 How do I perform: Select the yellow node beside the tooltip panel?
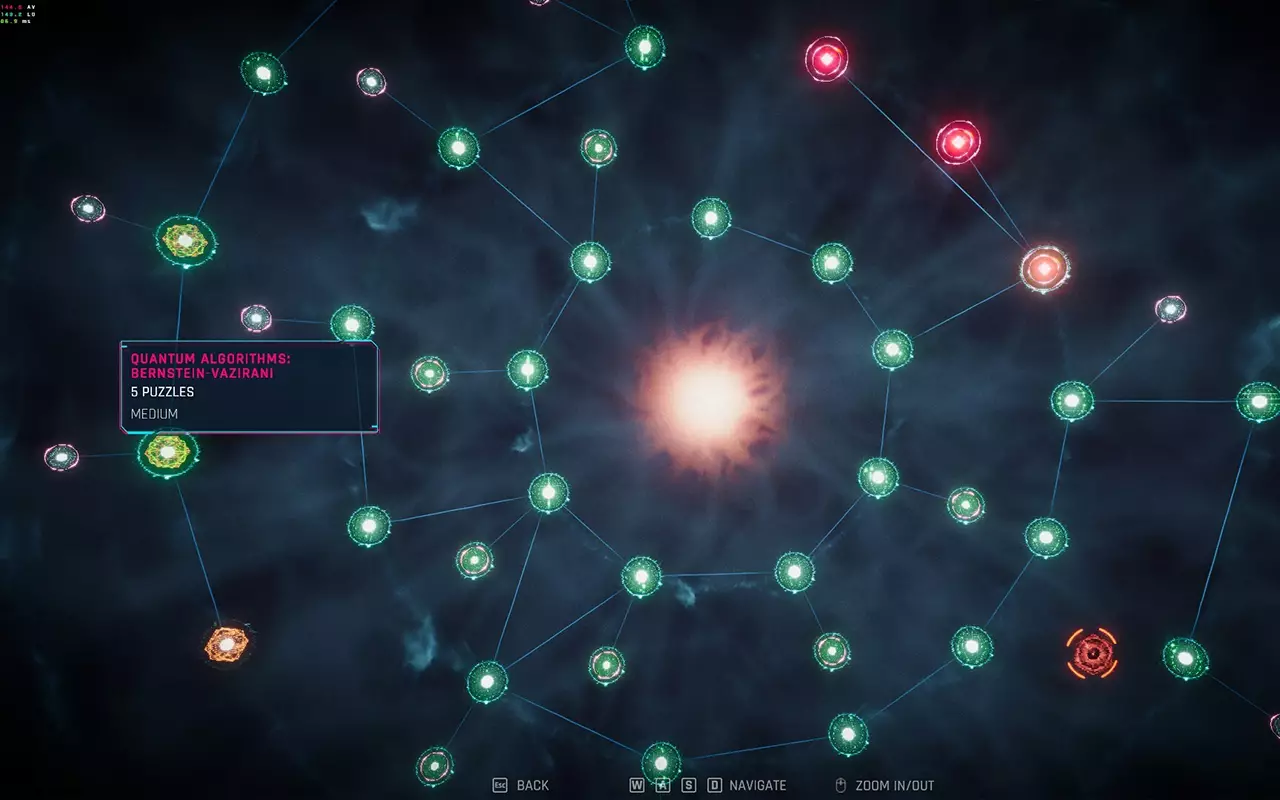[168, 452]
